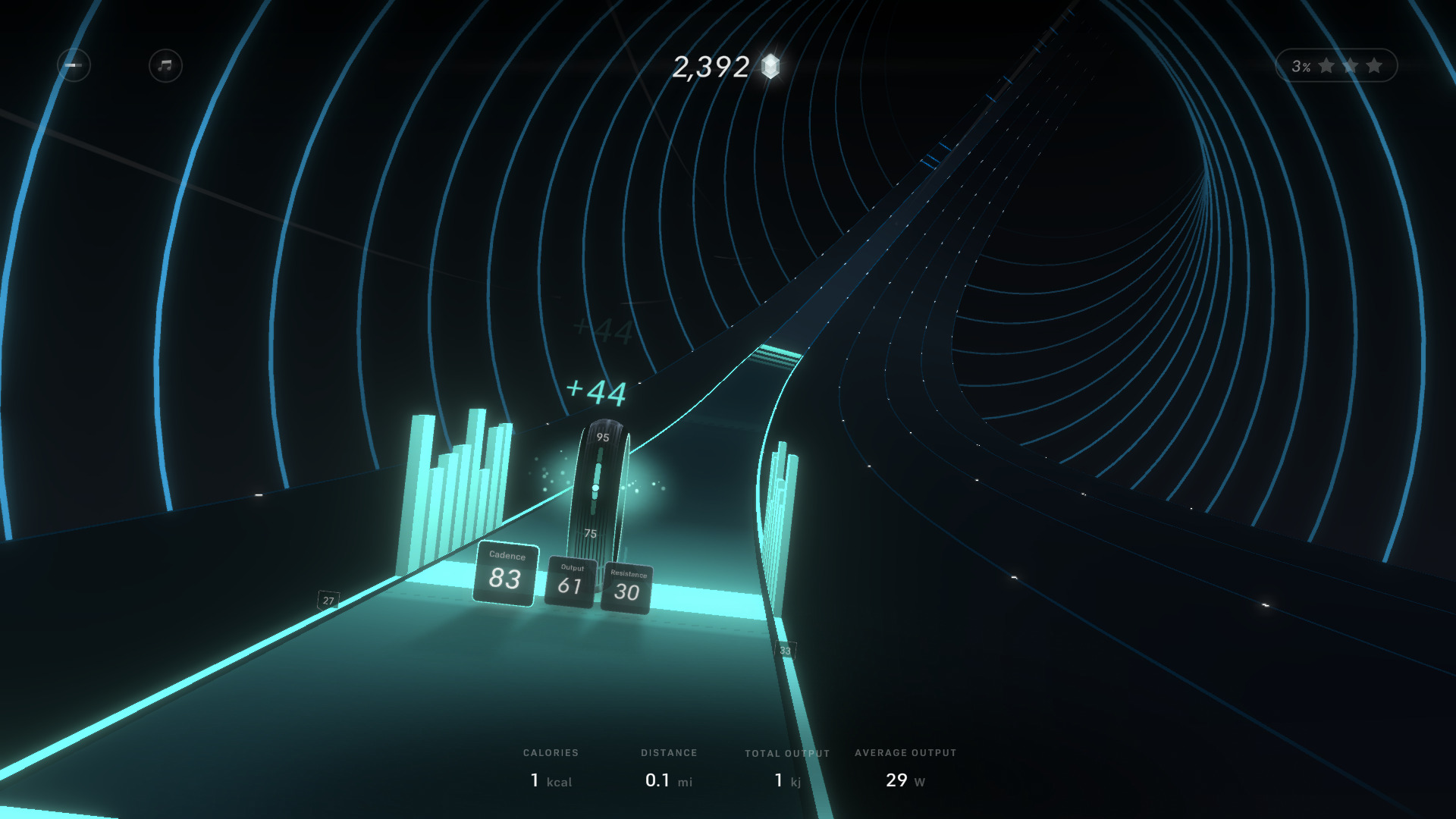The image size is (1456, 819).
Task: Select the Cadence 83 metric tile
Action: [505, 576]
